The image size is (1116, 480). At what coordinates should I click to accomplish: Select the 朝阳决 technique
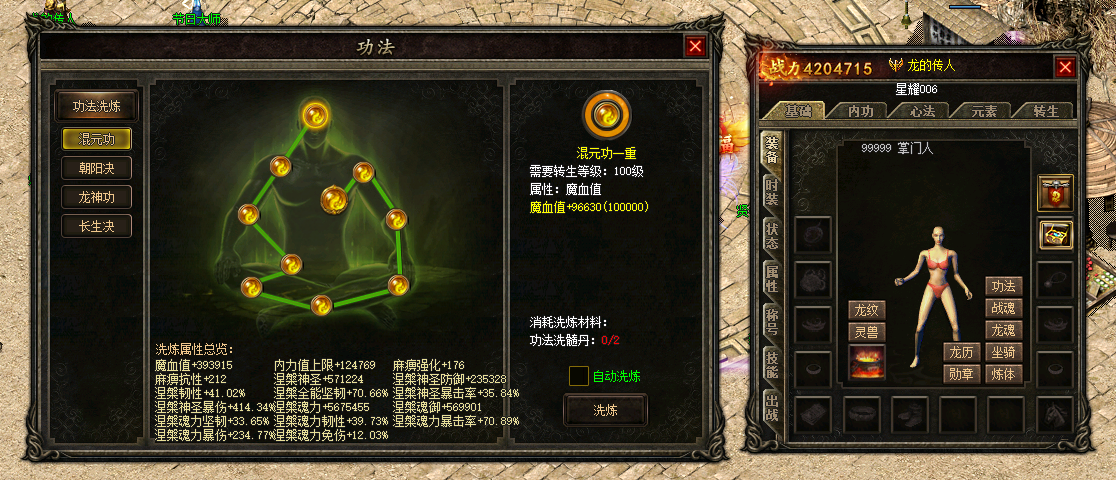tap(96, 168)
